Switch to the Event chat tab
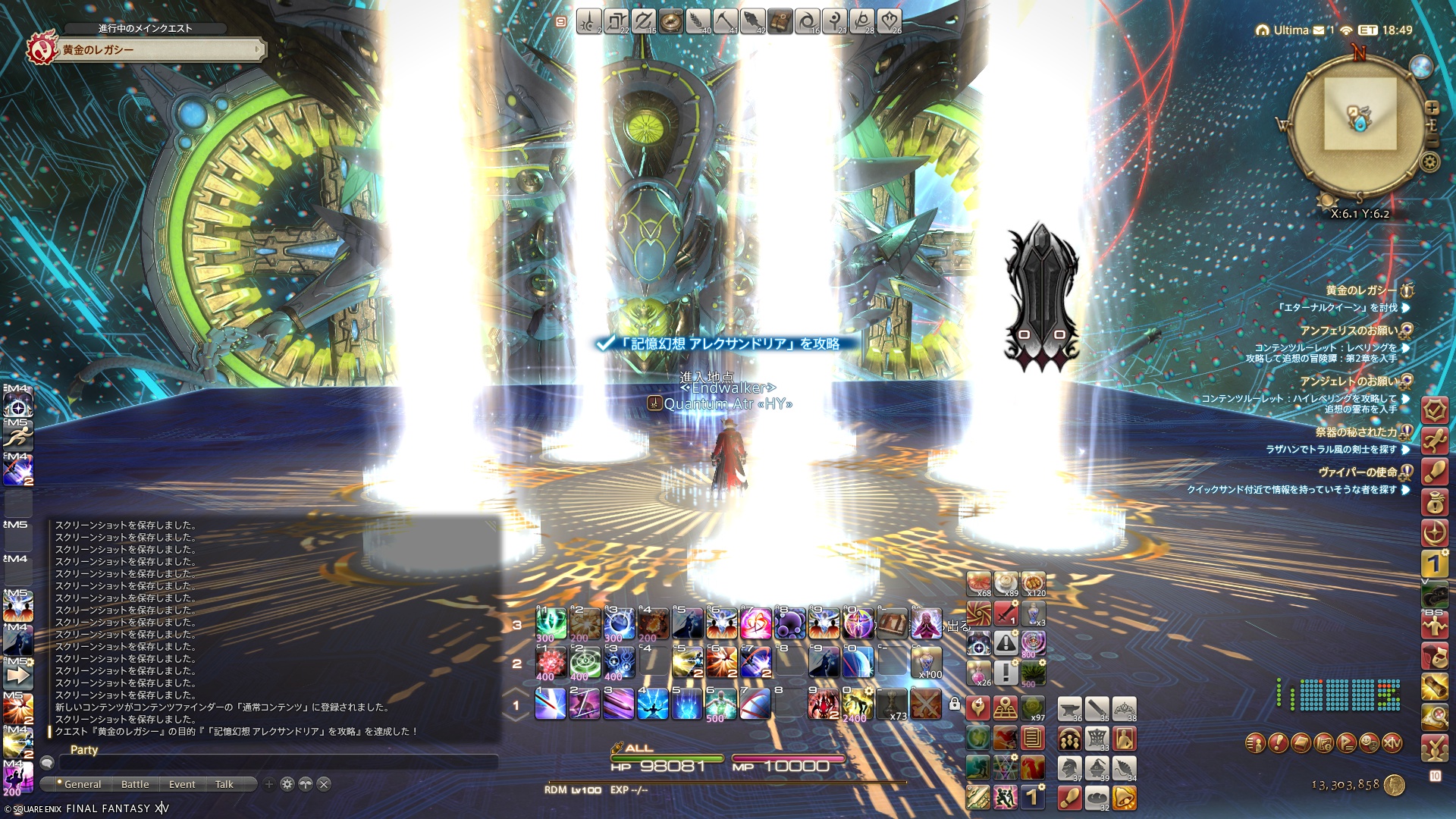The image size is (1456, 819). tap(182, 784)
